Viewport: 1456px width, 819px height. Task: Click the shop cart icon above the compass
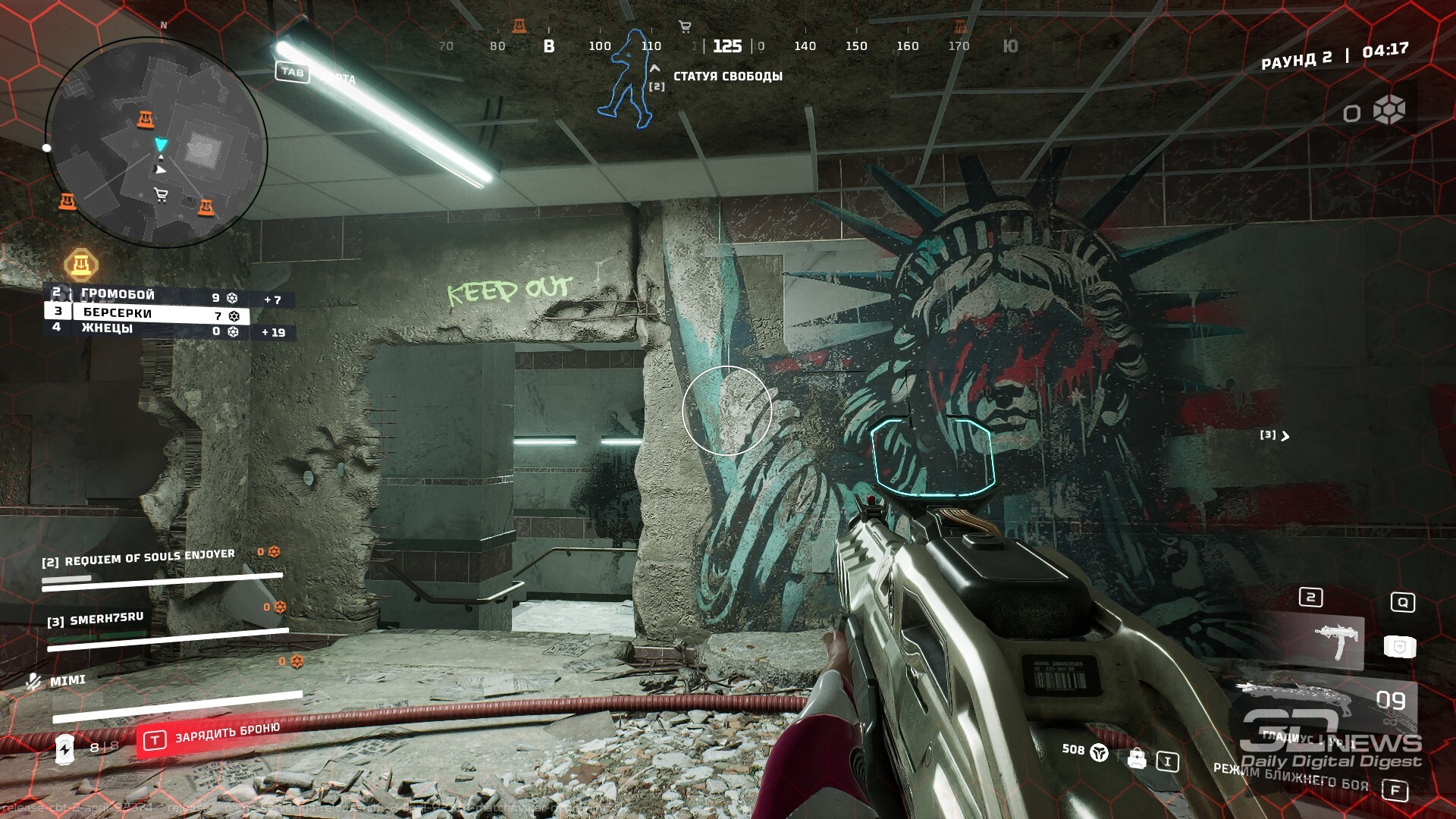coord(685,27)
